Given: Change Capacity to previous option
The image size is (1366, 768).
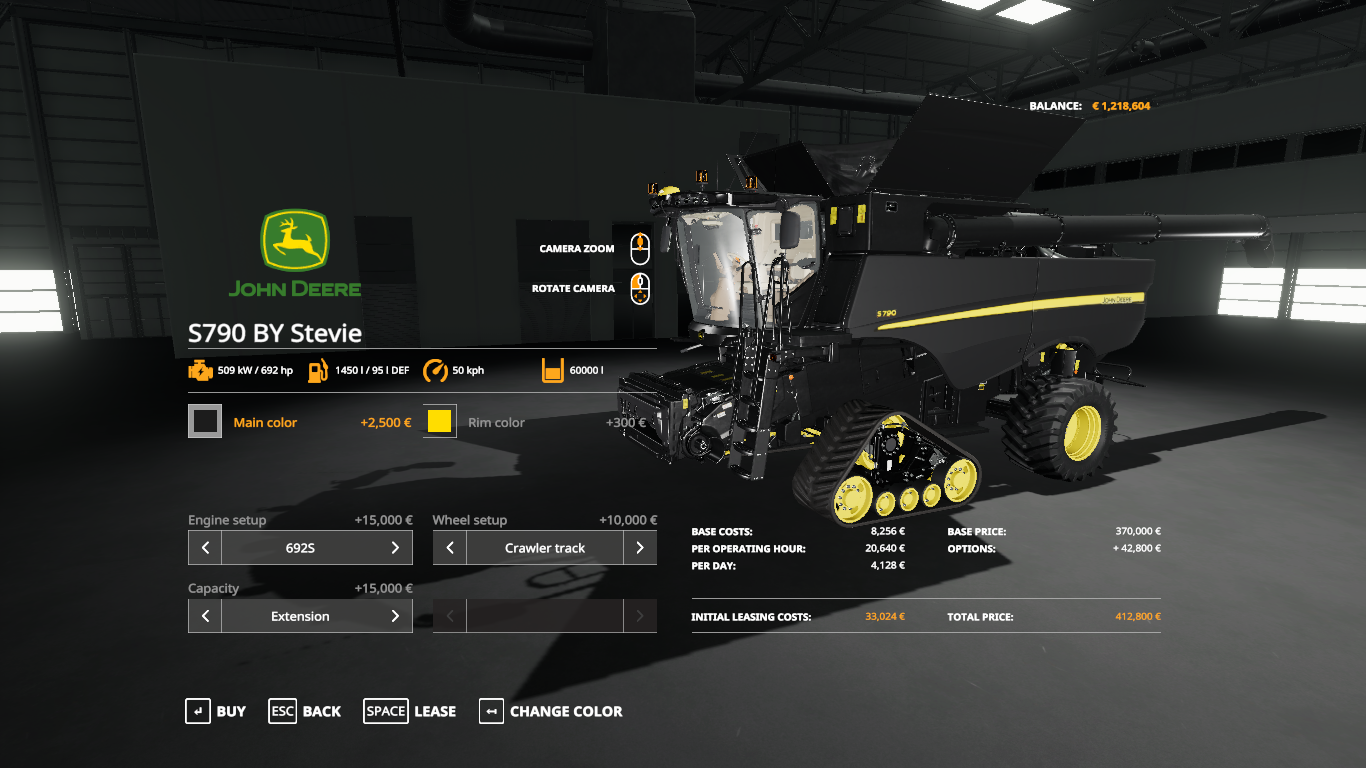Looking at the screenshot, I should click(205, 616).
